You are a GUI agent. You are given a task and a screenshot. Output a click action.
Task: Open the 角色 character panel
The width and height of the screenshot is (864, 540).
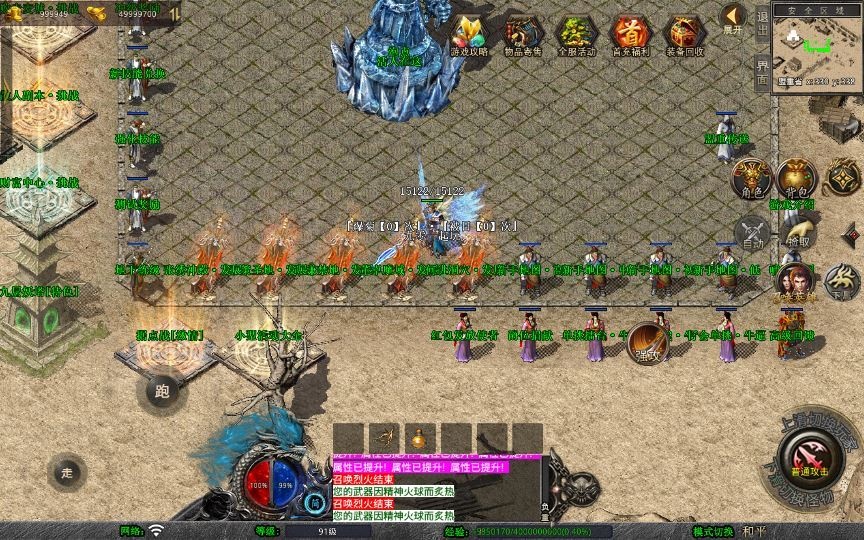[x=752, y=178]
